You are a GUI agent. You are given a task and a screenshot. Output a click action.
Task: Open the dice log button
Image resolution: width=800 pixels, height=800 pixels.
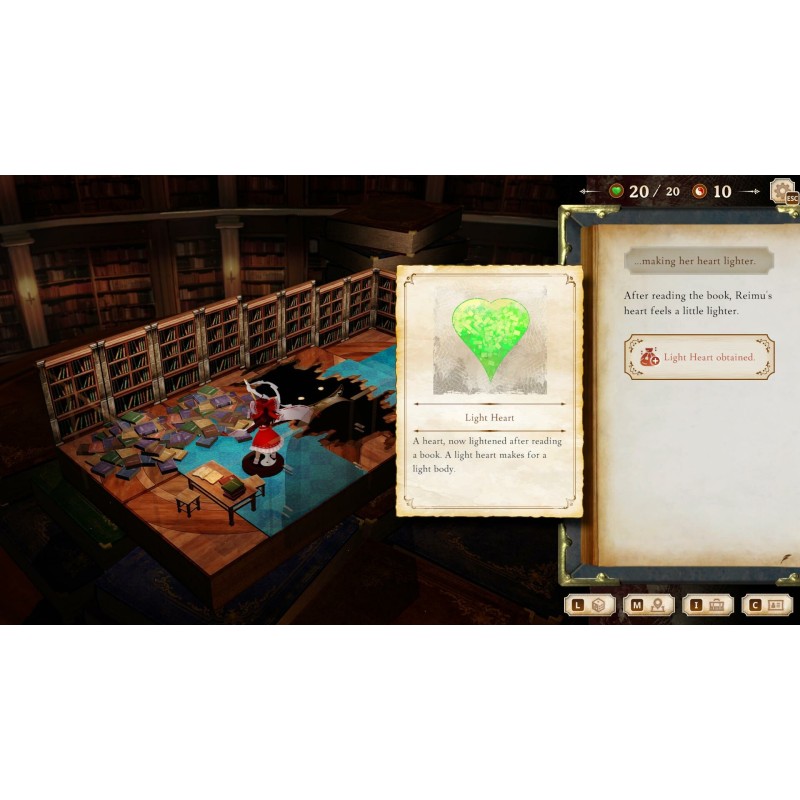coord(589,605)
